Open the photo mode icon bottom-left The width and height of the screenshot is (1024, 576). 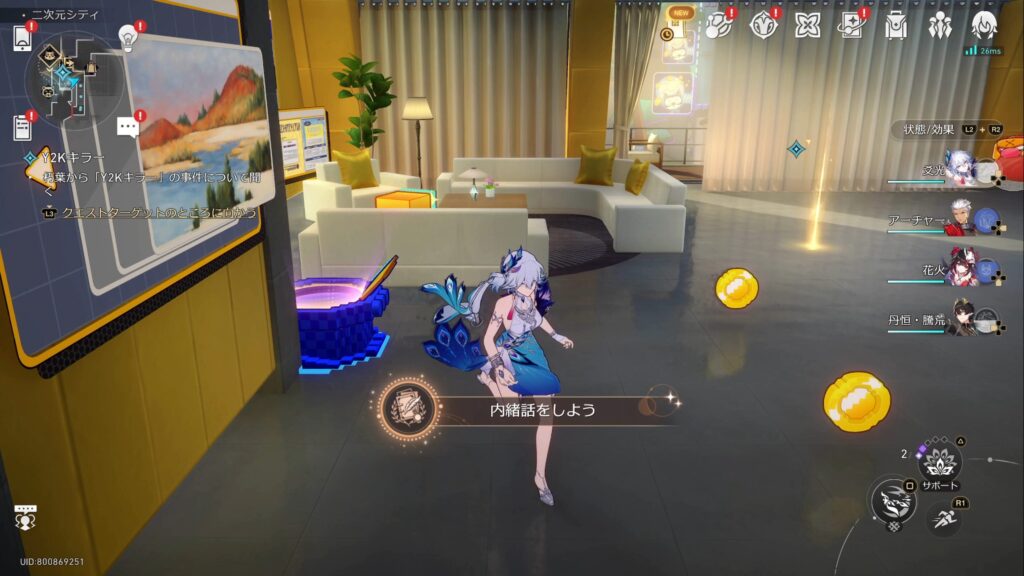tap(25, 518)
